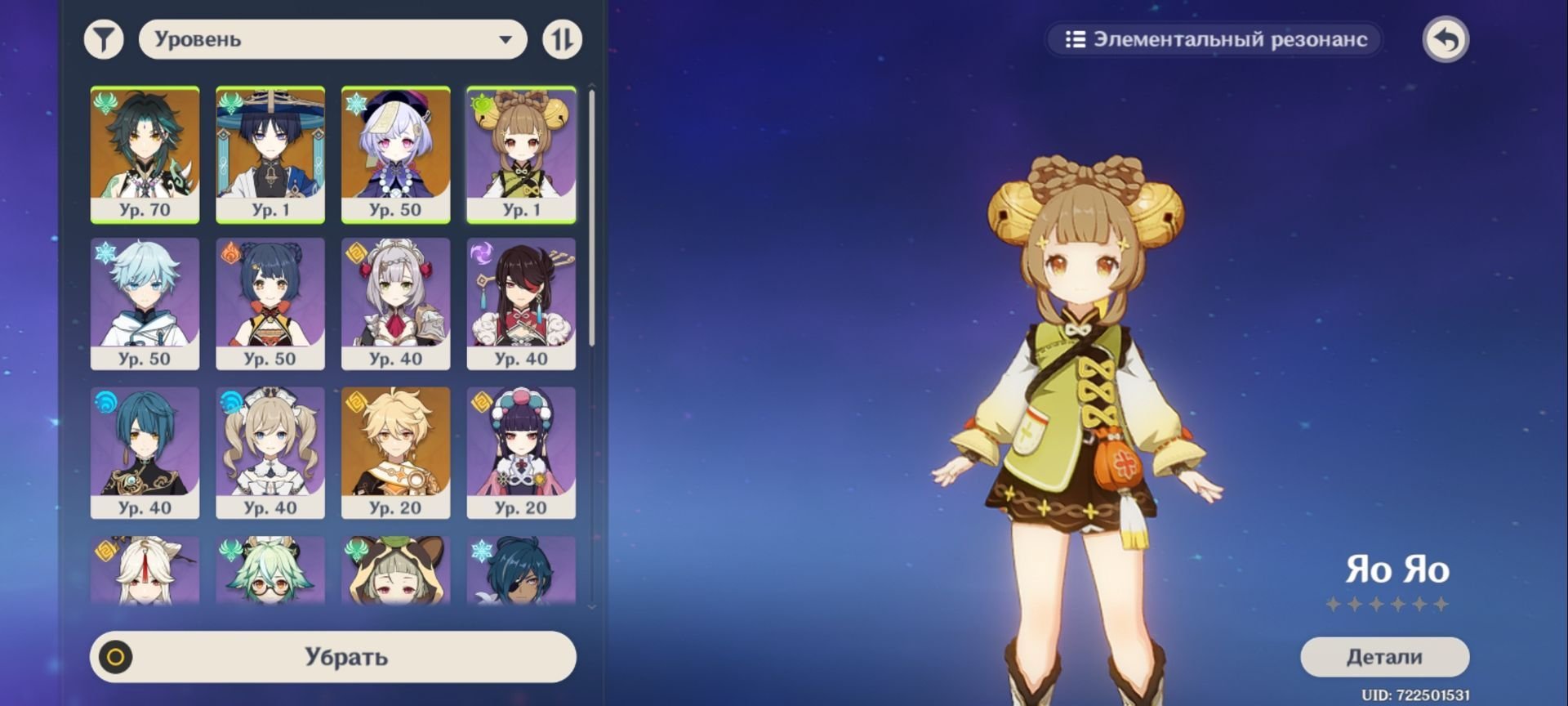The image size is (1568, 706).
Task: Select Xiao portrait at level 70
Action: pos(145,154)
